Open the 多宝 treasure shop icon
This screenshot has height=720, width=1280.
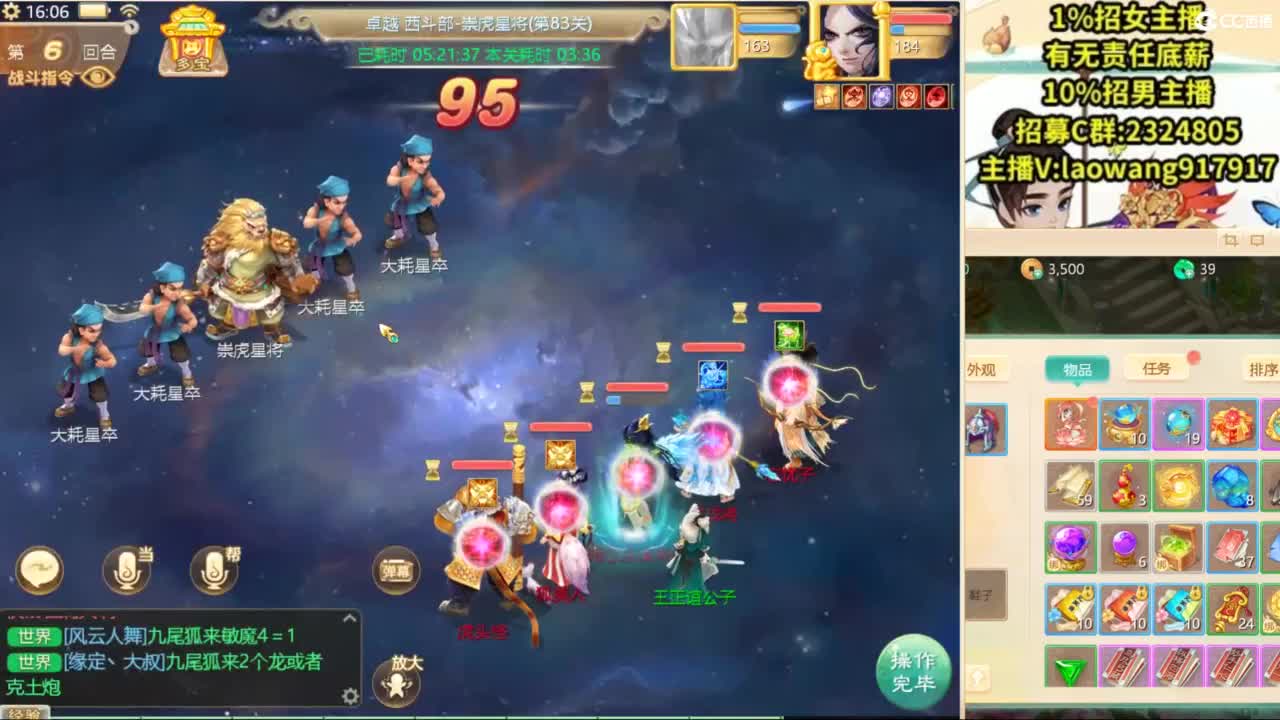[193, 42]
